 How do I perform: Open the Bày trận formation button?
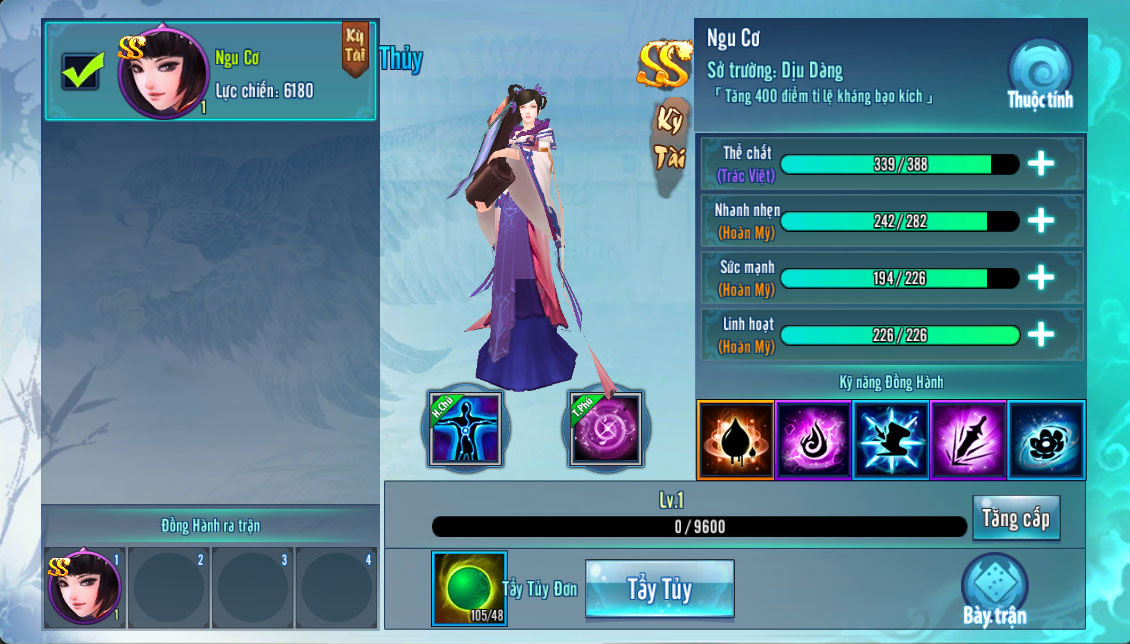pos(994,590)
